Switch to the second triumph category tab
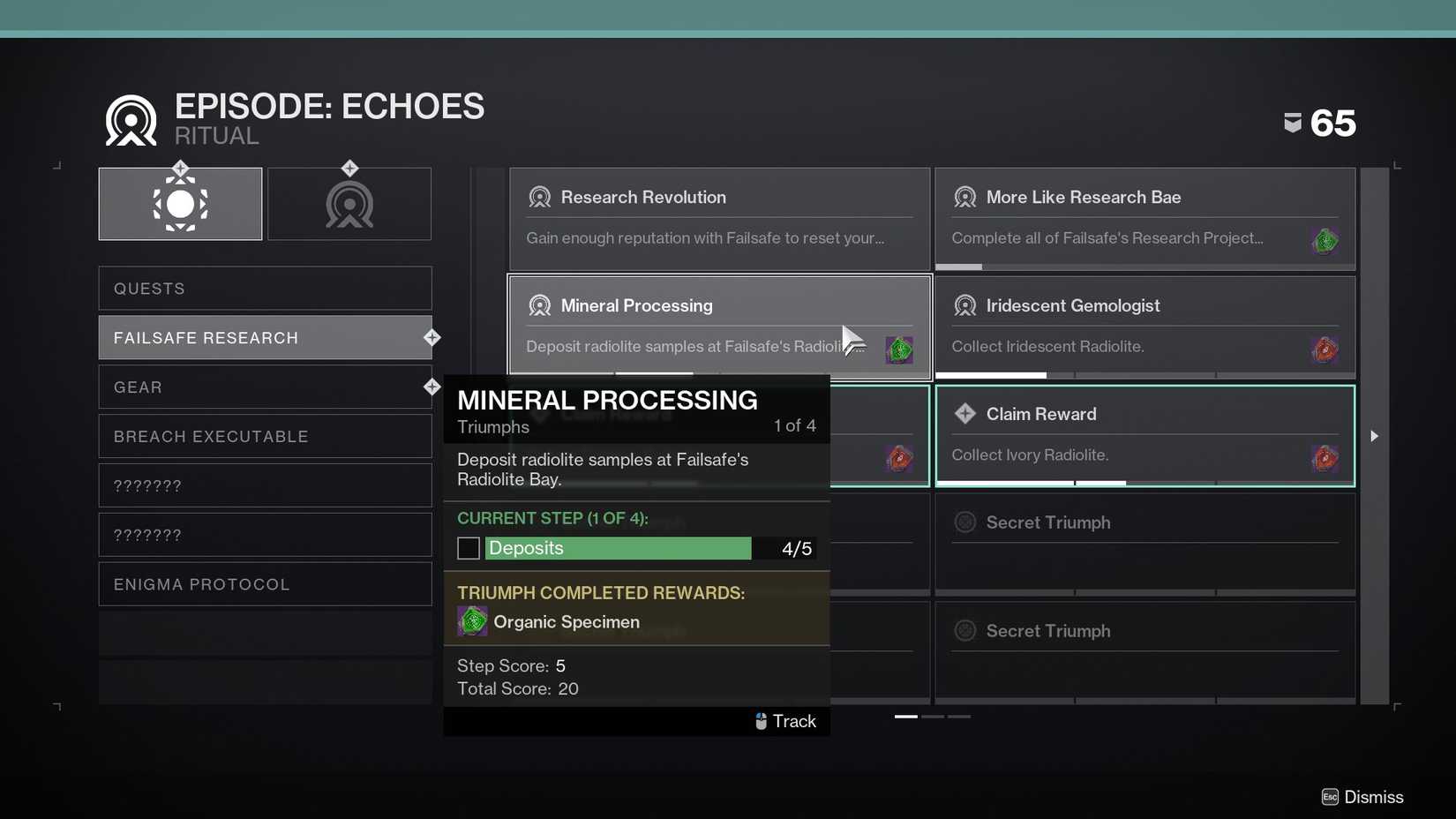 pos(349,203)
